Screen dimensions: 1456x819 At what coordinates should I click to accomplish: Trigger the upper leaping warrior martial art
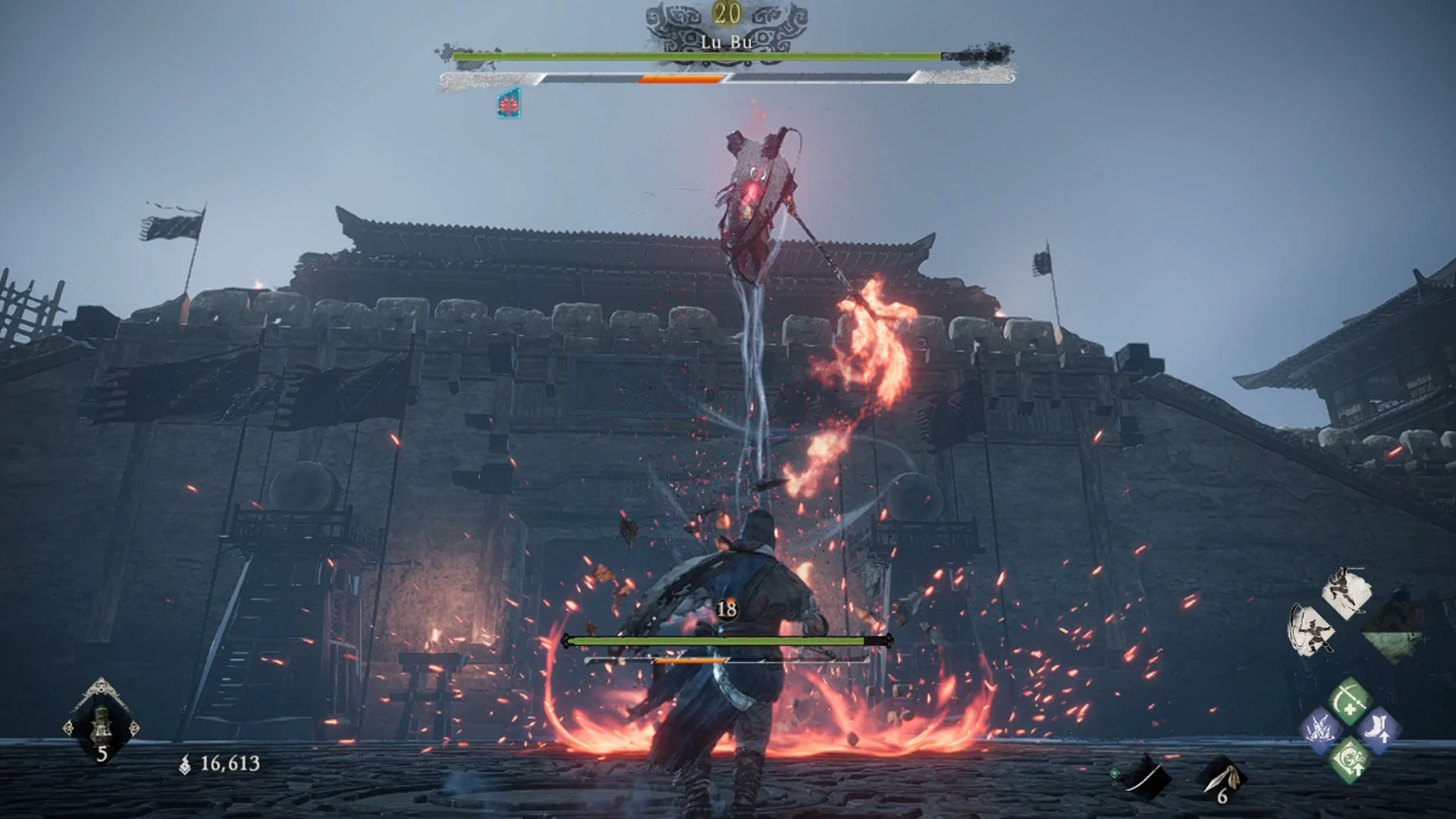[1347, 593]
